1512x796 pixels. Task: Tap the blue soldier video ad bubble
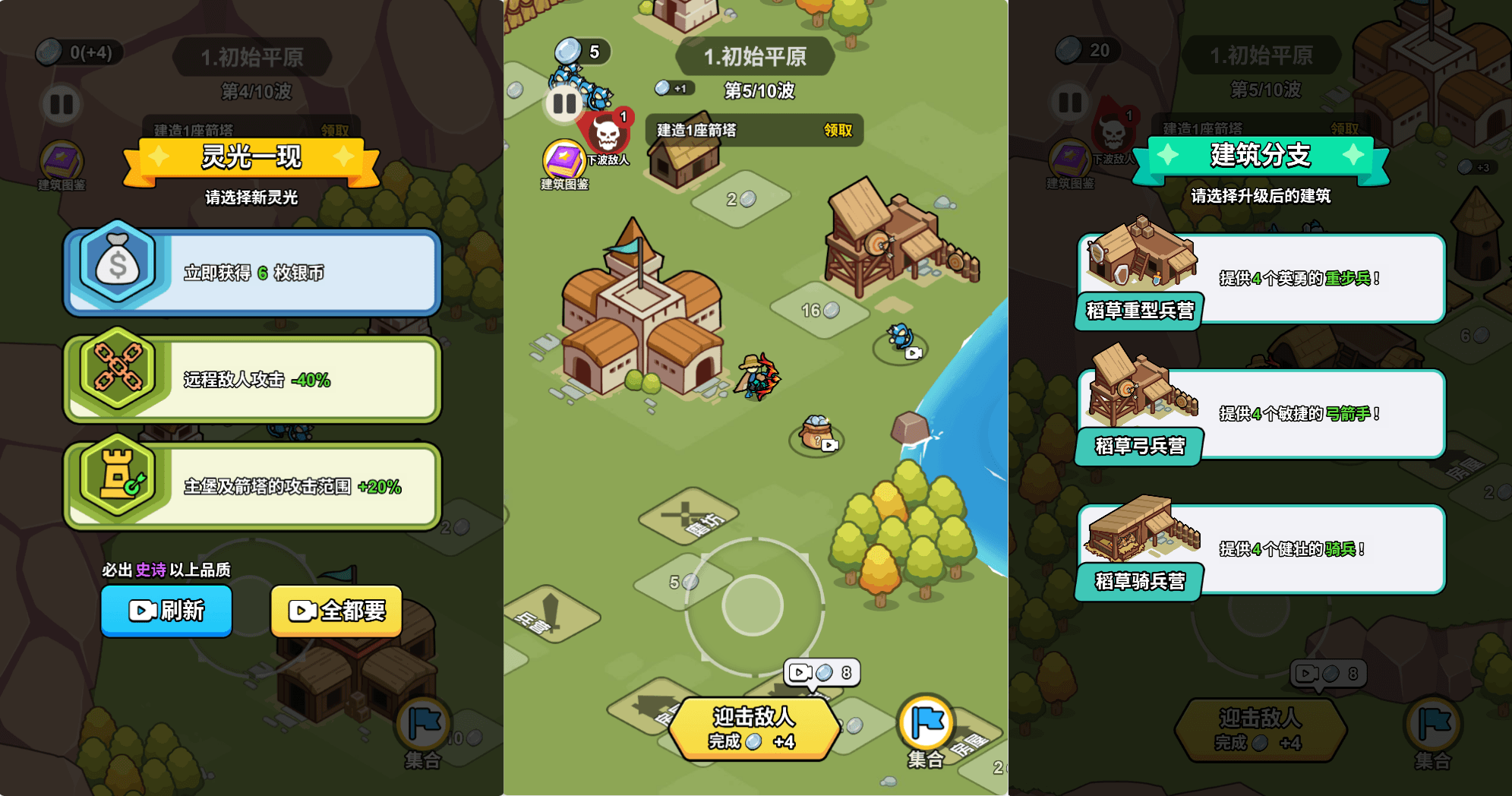(x=902, y=343)
